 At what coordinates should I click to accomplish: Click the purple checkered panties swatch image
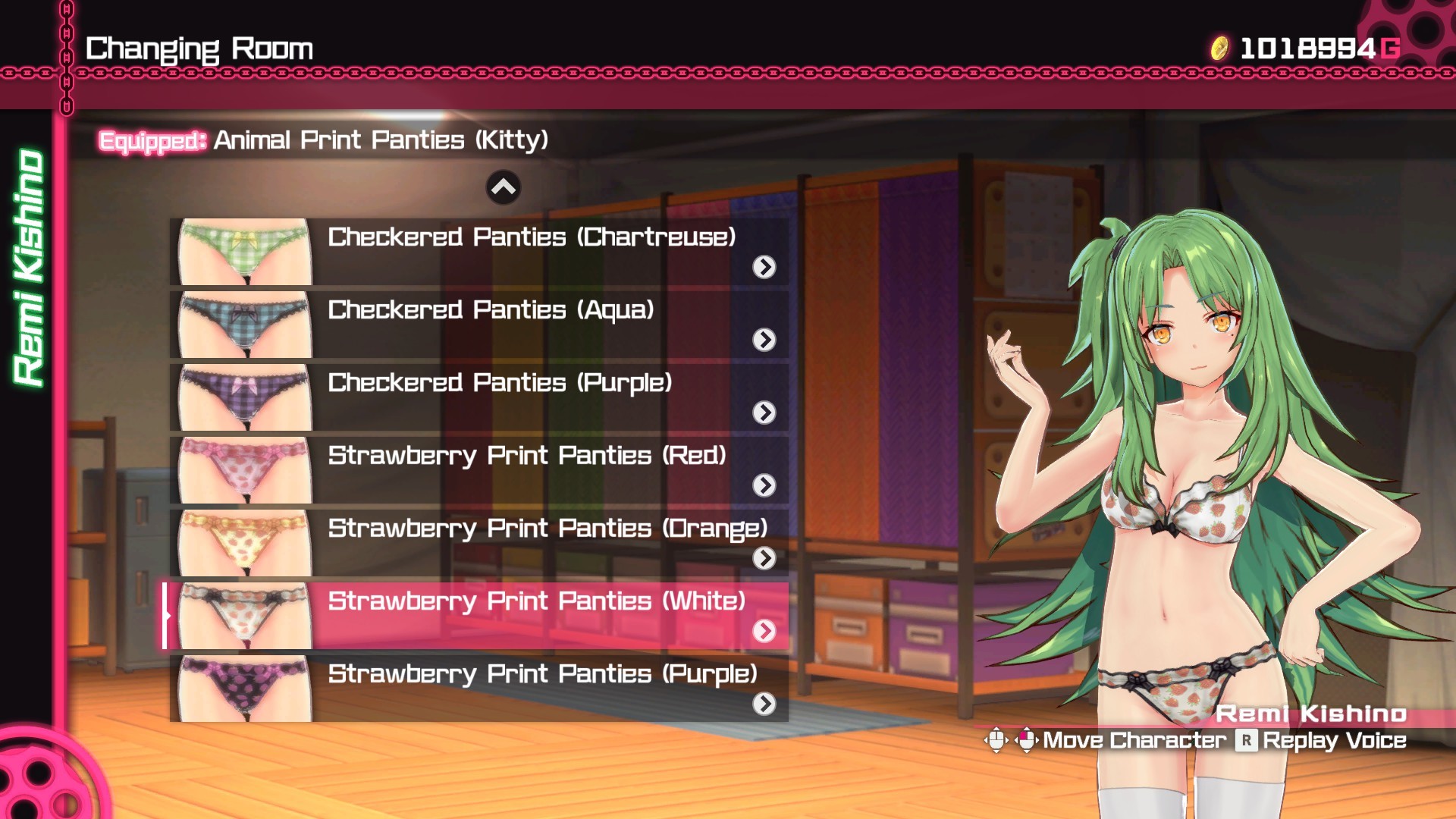243,397
